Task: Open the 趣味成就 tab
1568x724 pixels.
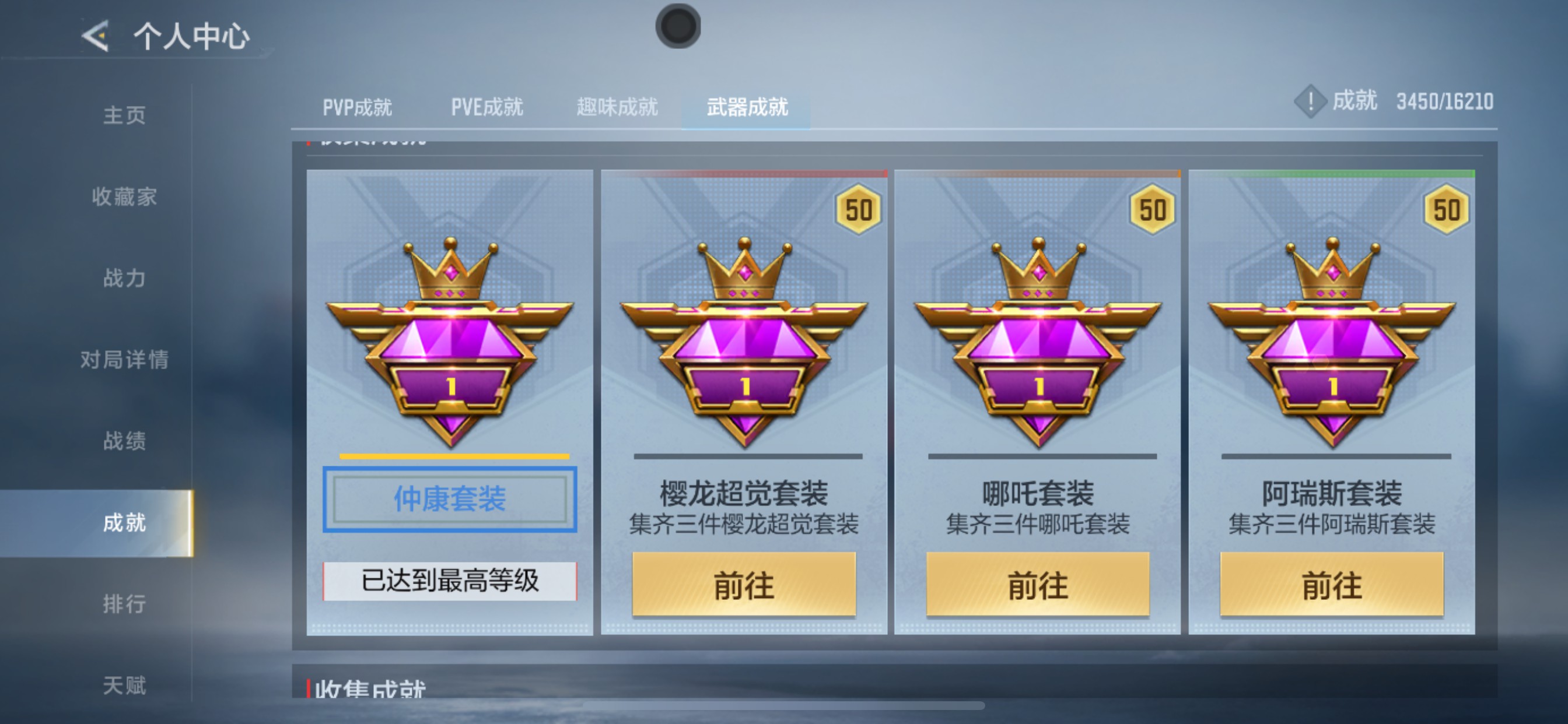Action: pos(616,107)
